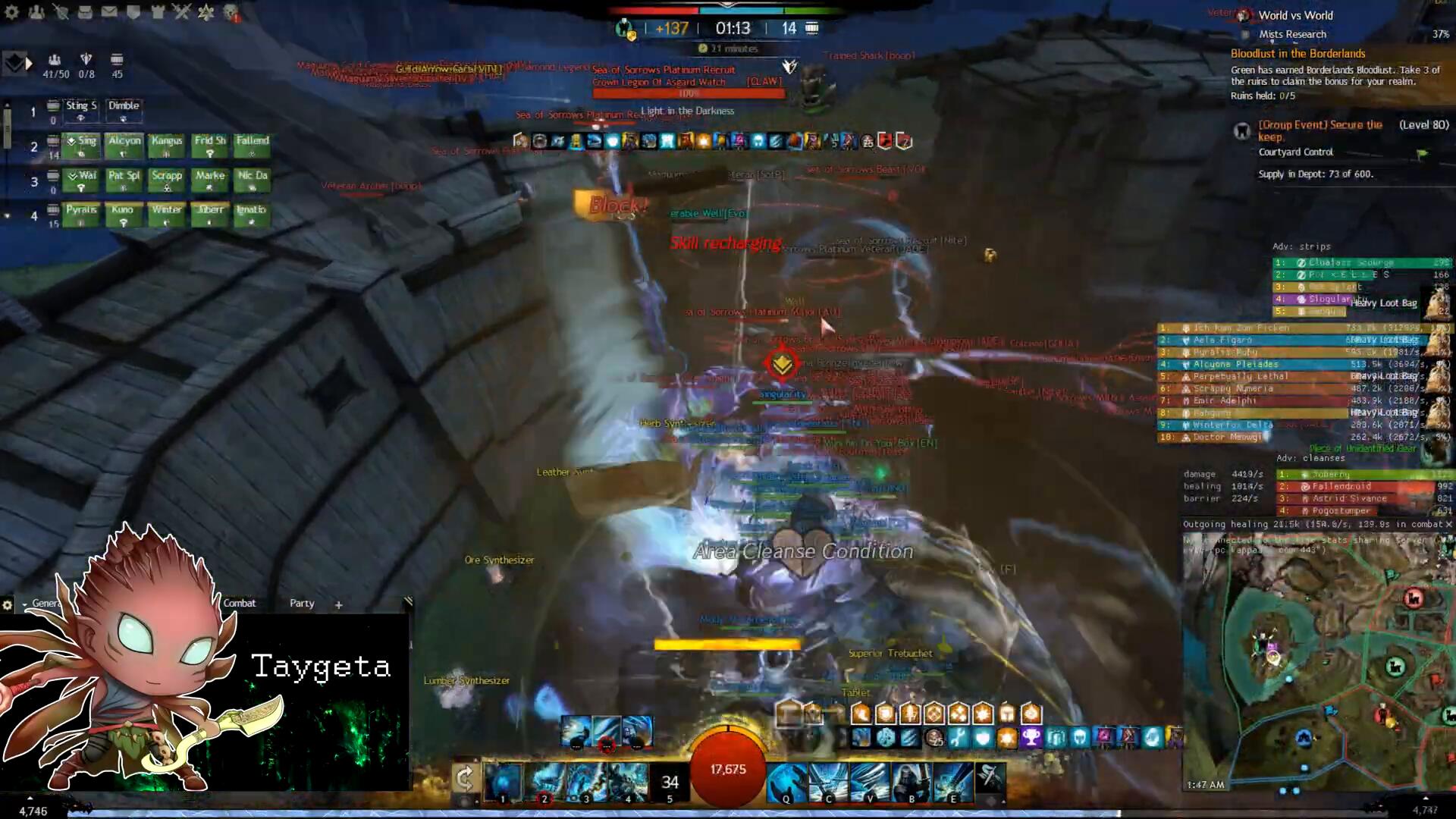Switch to the Party chat tab
1456x819 pixels.
pos(302,604)
